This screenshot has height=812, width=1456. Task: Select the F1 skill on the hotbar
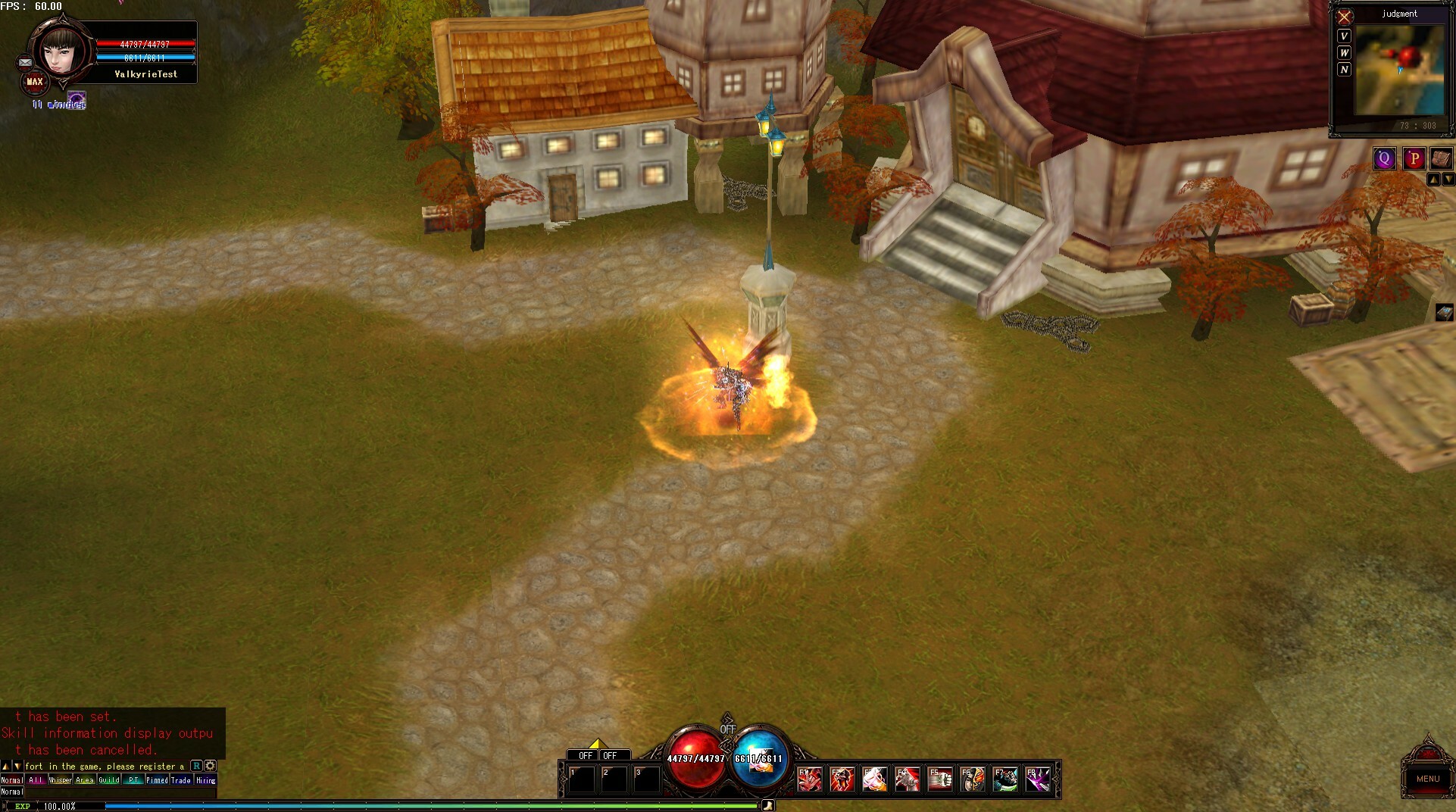[810, 779]
